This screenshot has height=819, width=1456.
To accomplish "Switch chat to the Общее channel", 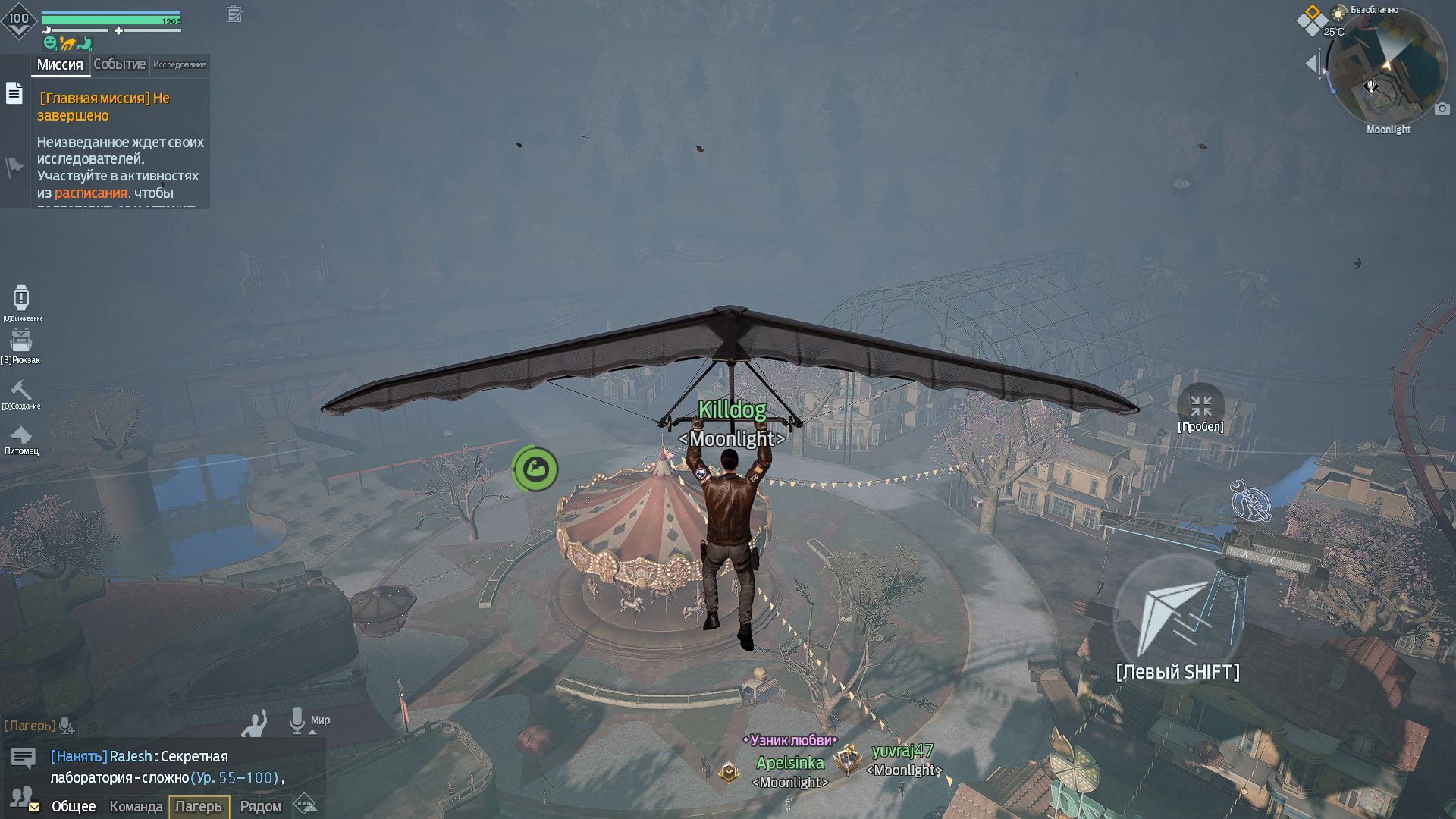I will 74,806.
